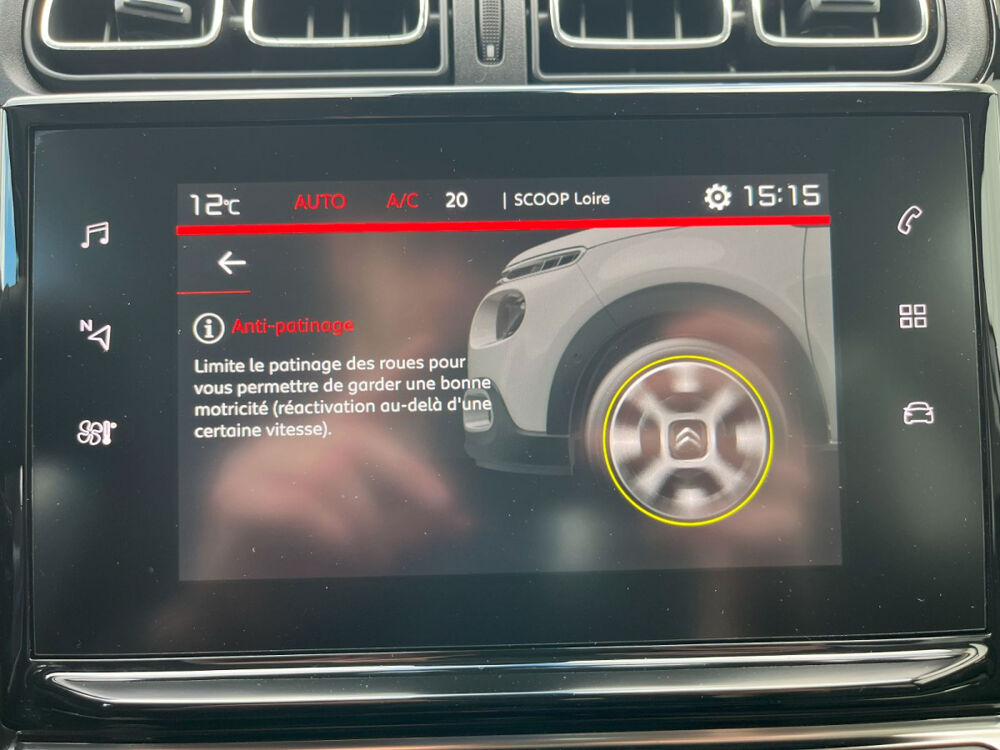Open settings via the gear icon

pos(718,197)
